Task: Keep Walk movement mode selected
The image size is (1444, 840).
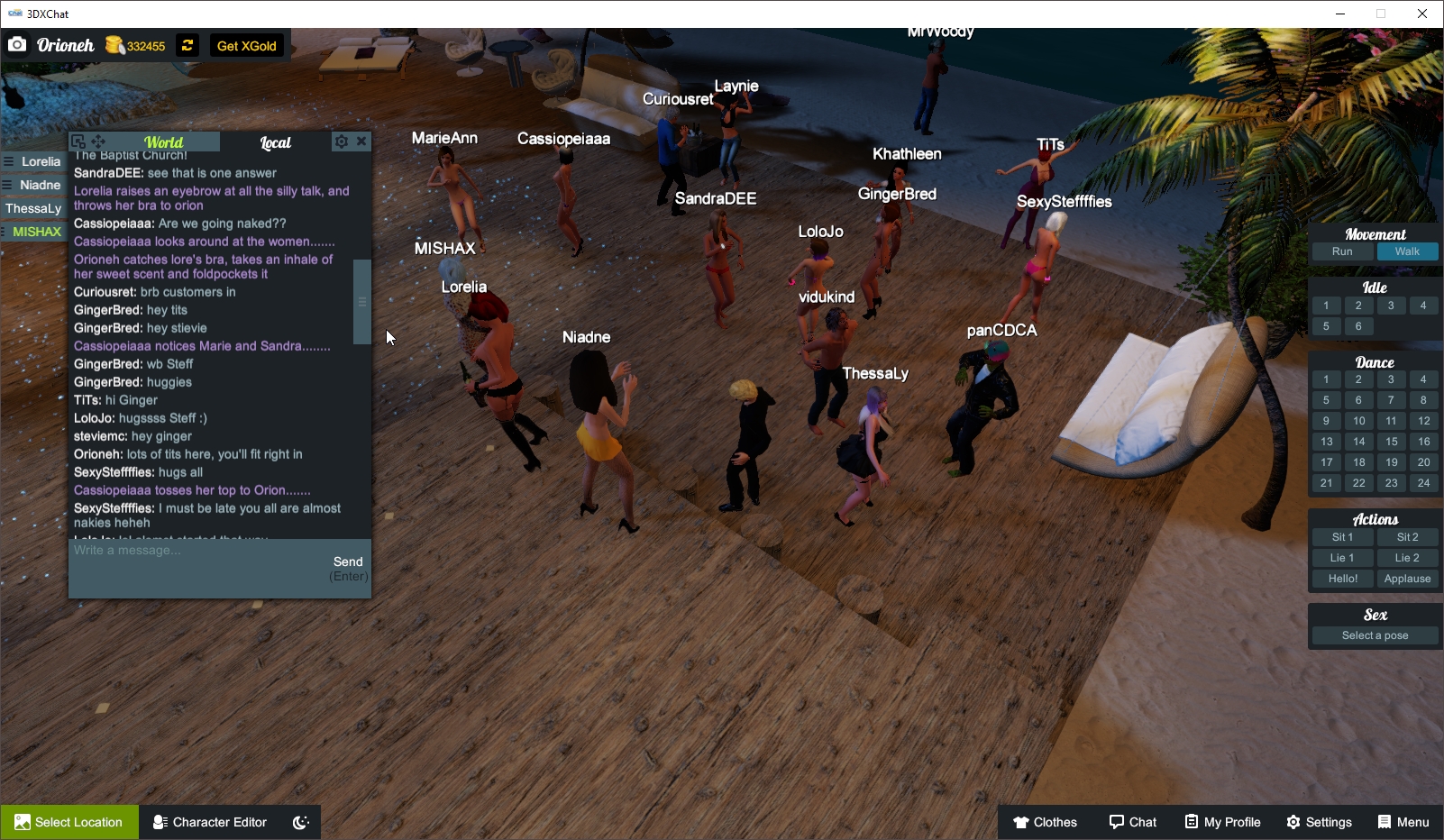Action: (1407, 251)
